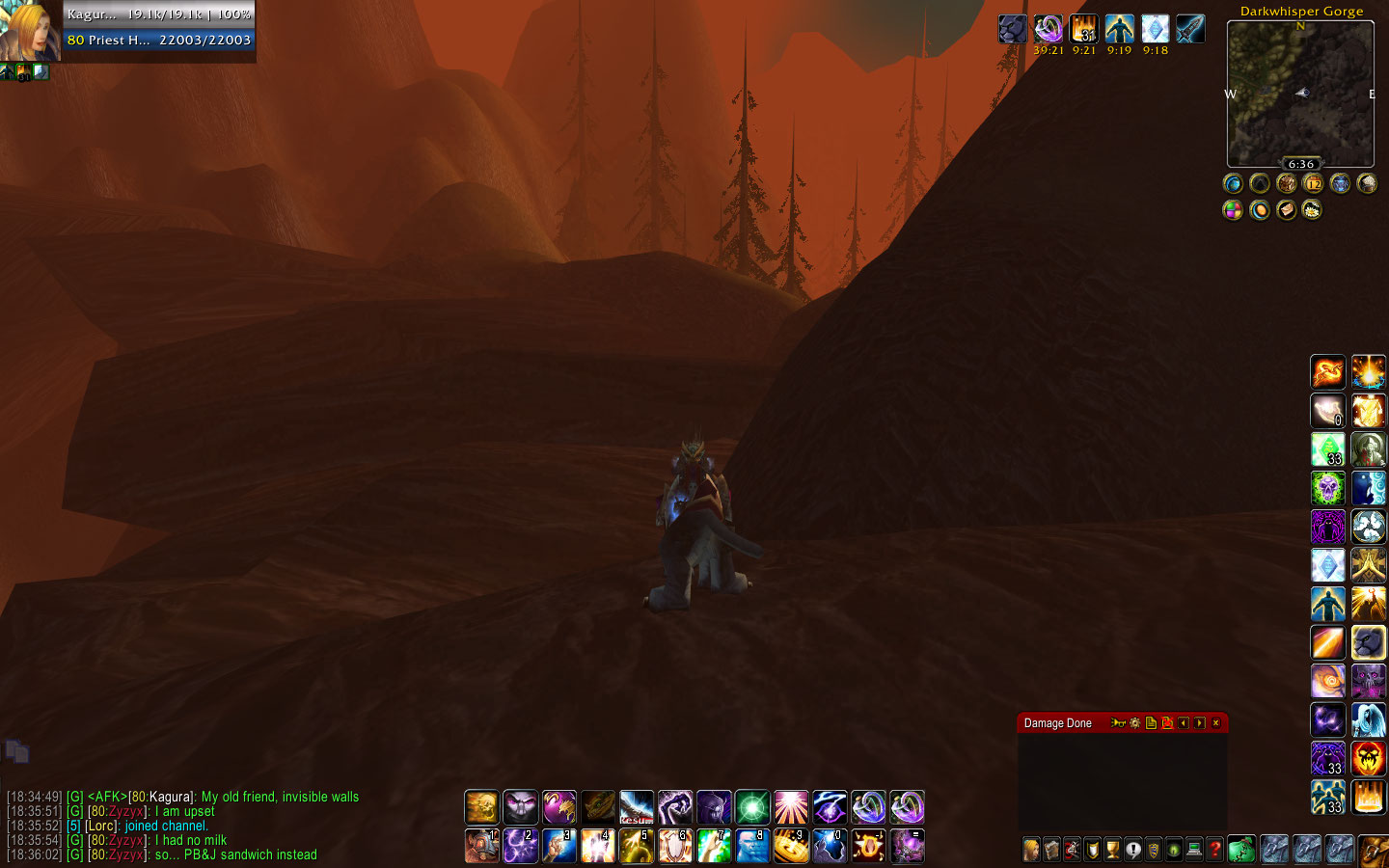Open the mail envelope minimap button

click(x=1286, y=209)
